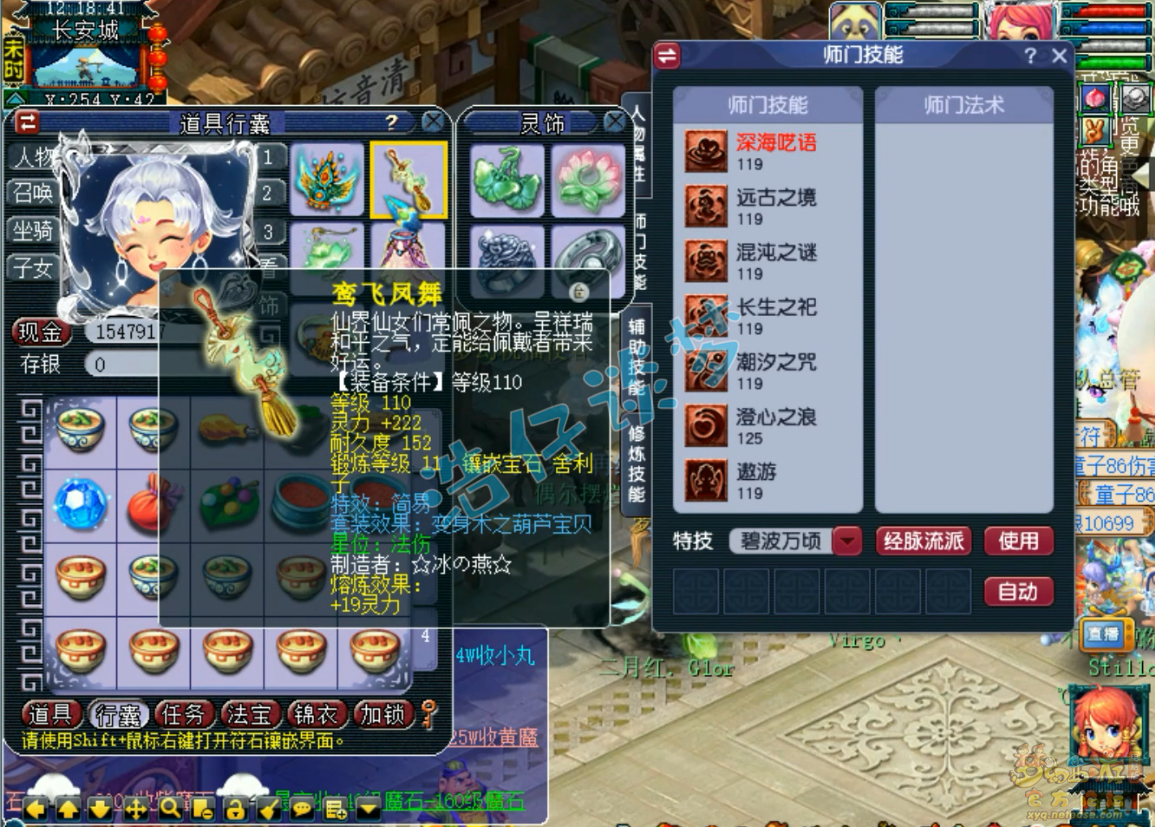The width and height of the screenshot is (1155, 827).
Task: Open the 锦衣 tab
Action: 316,714
